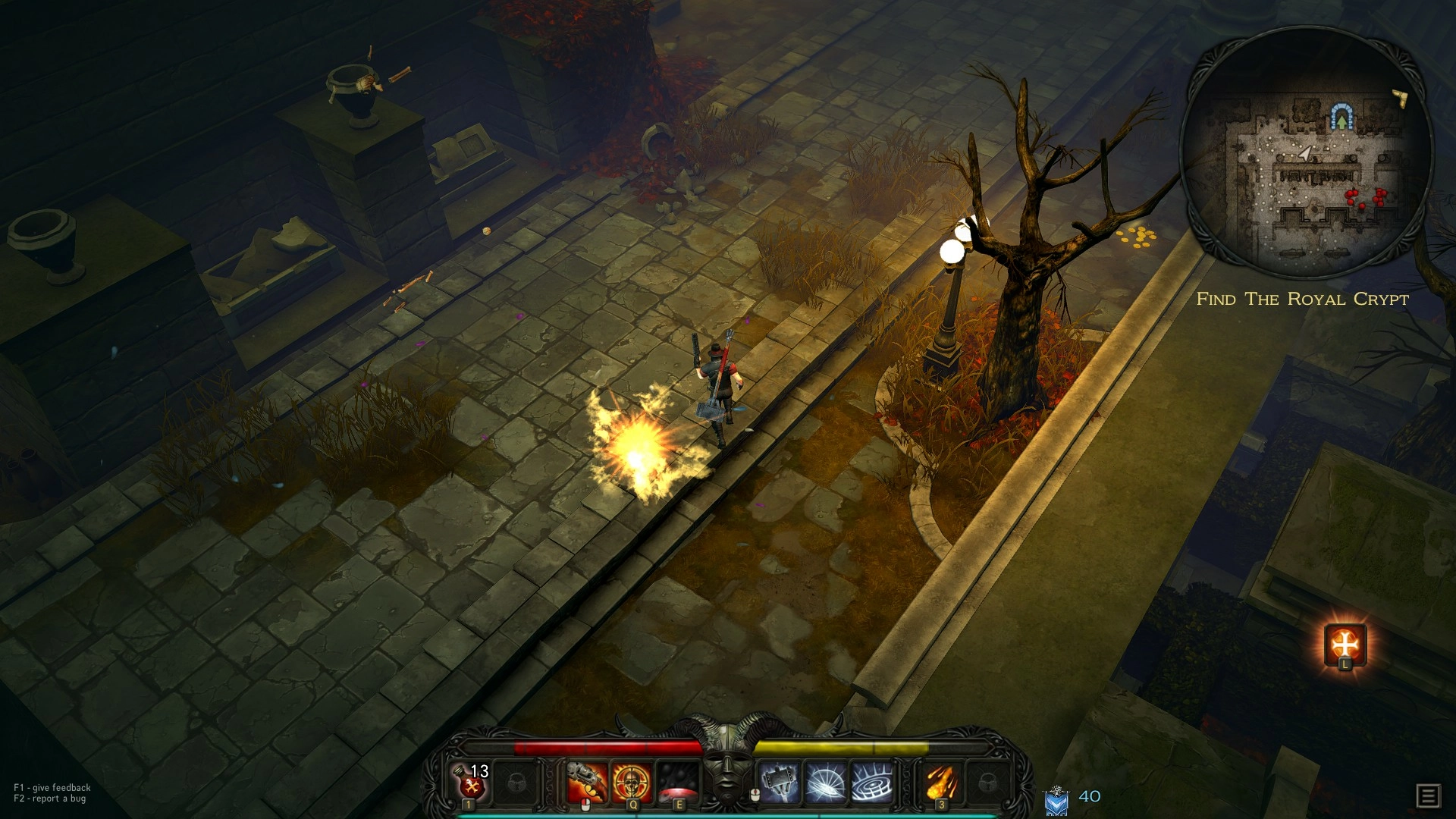Open the glowing orange cross level-up icon
This screenshot has height=819, width=1456.
click(1345, 645)
